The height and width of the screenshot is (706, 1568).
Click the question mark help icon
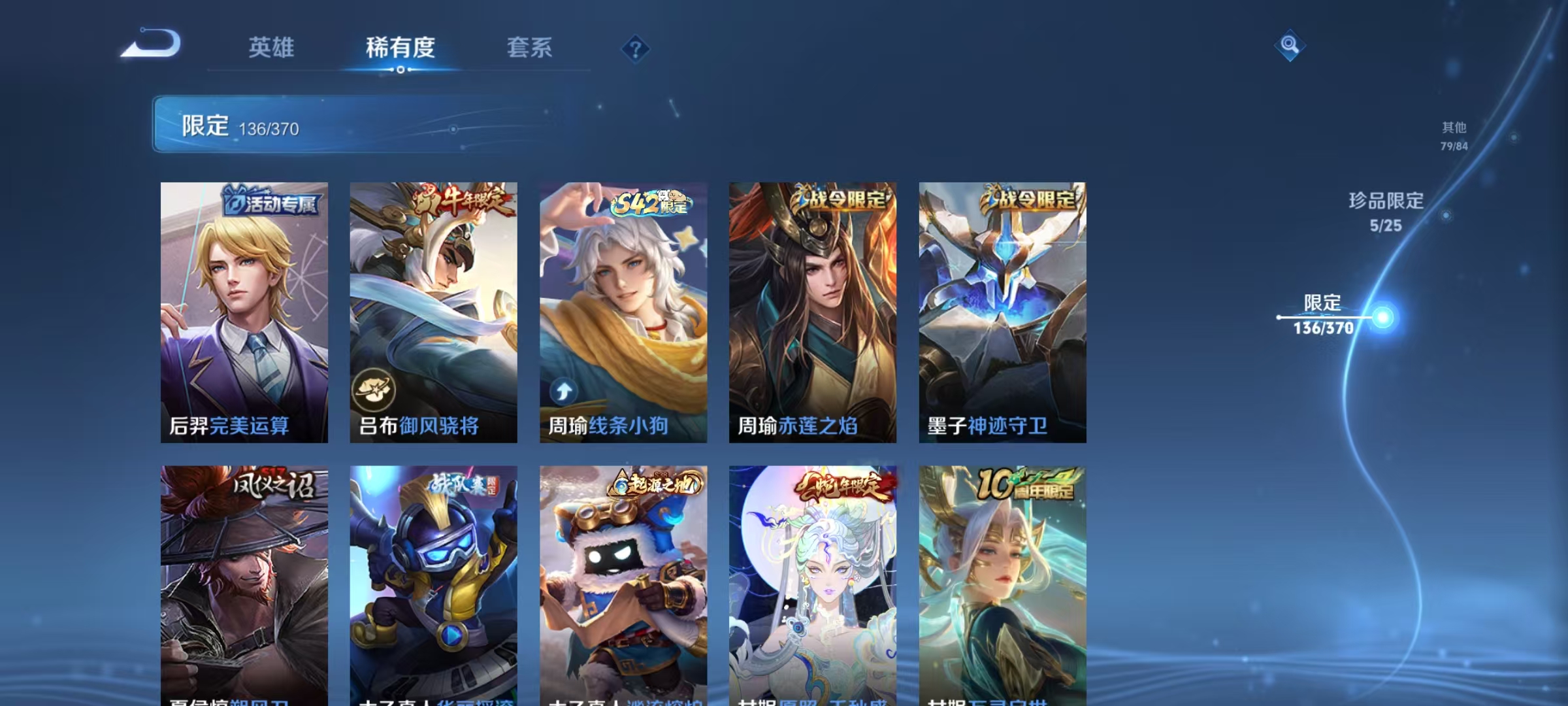(x=636, y=49)
